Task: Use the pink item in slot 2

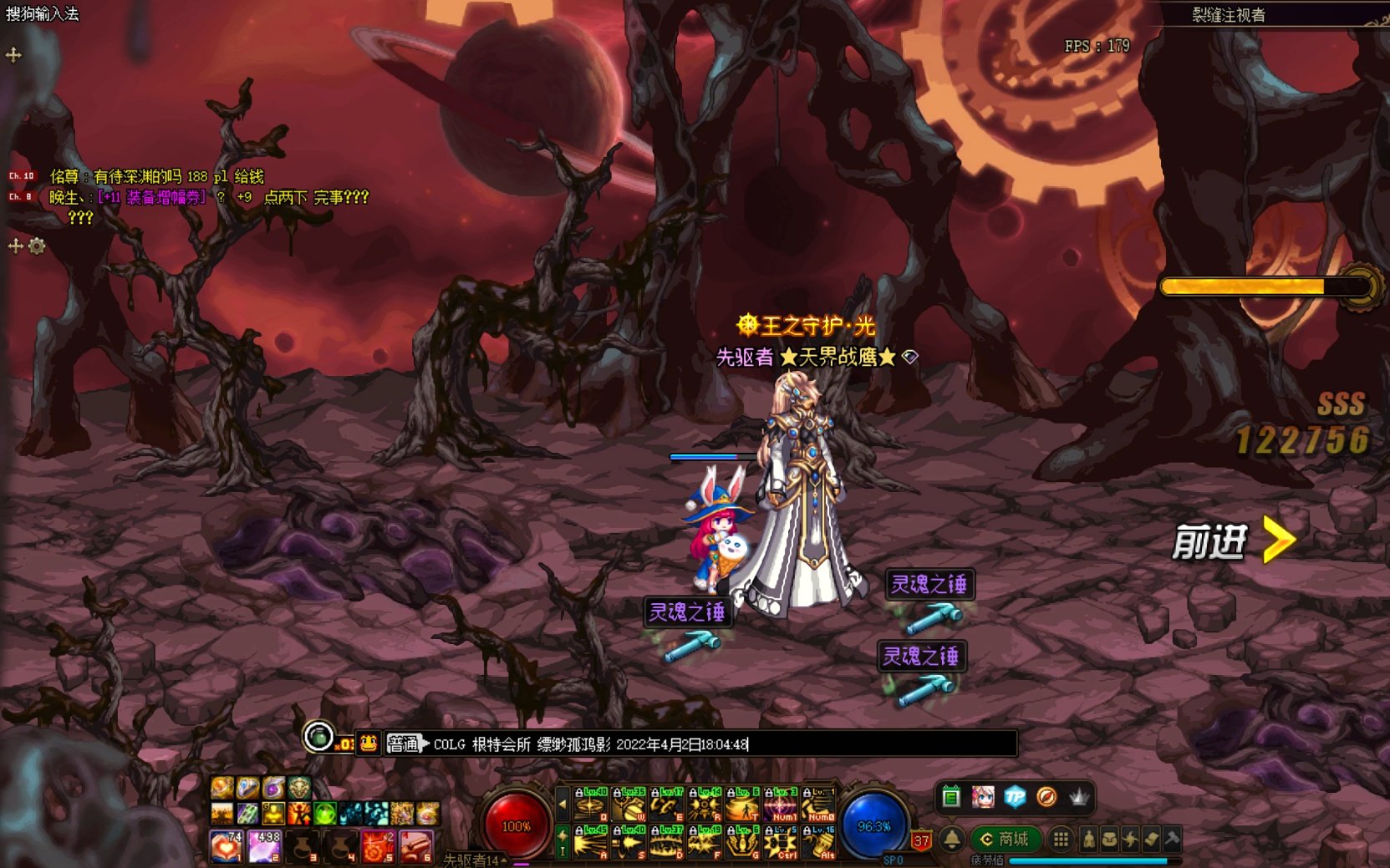Action: pos(264,845)
